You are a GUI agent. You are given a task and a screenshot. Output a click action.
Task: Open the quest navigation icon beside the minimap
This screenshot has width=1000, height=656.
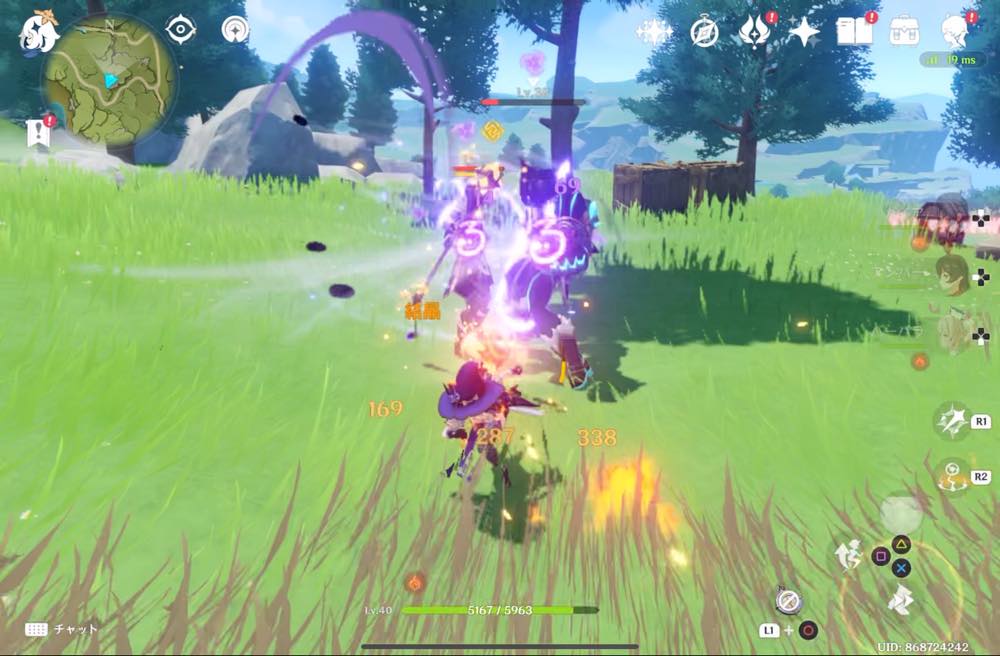[x=235, y=30]
